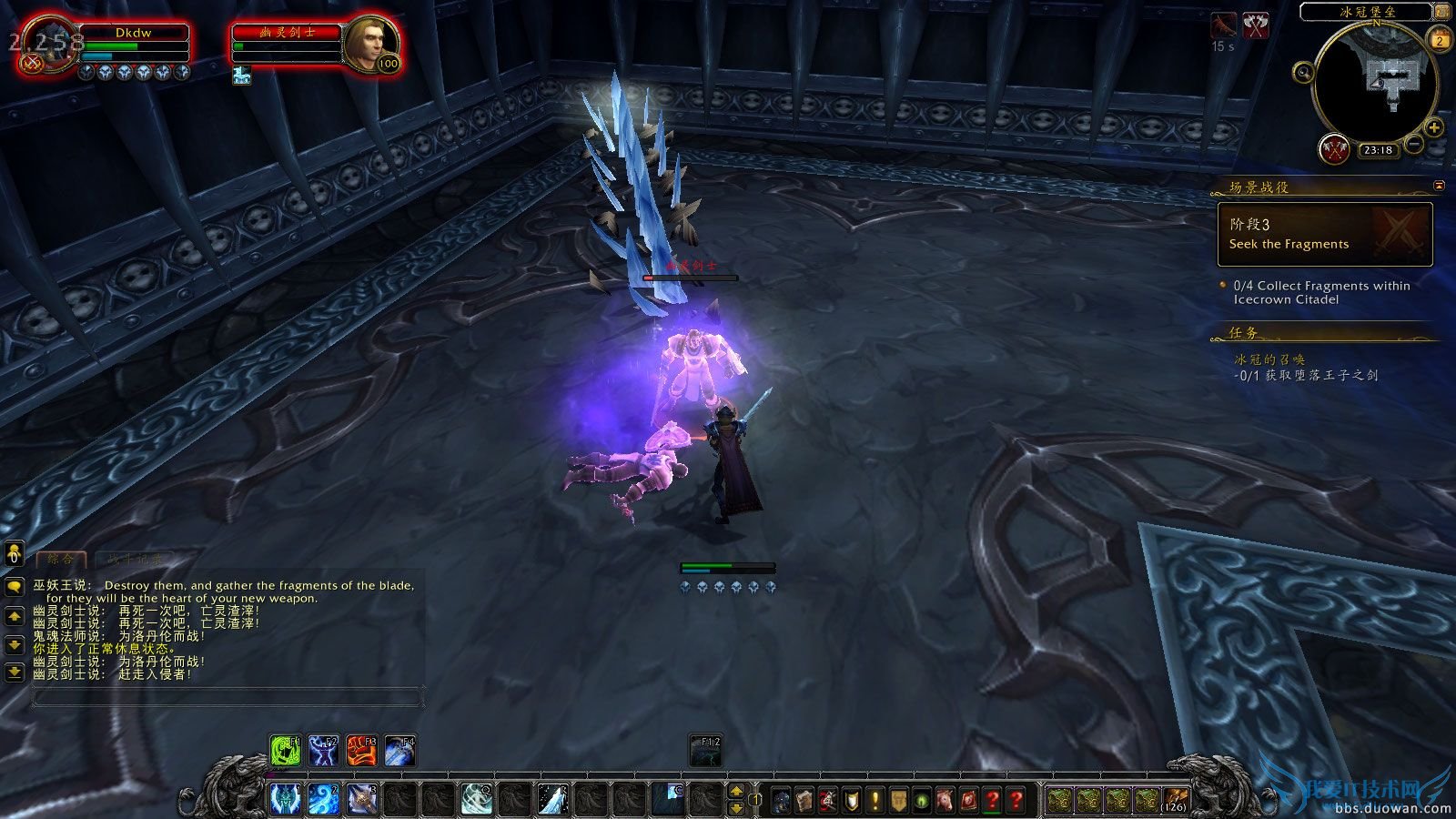Collapse the minimap panel with the arrow button
The height and width of the screenshot is (819, 1456).
click(x=1441, y=12)
